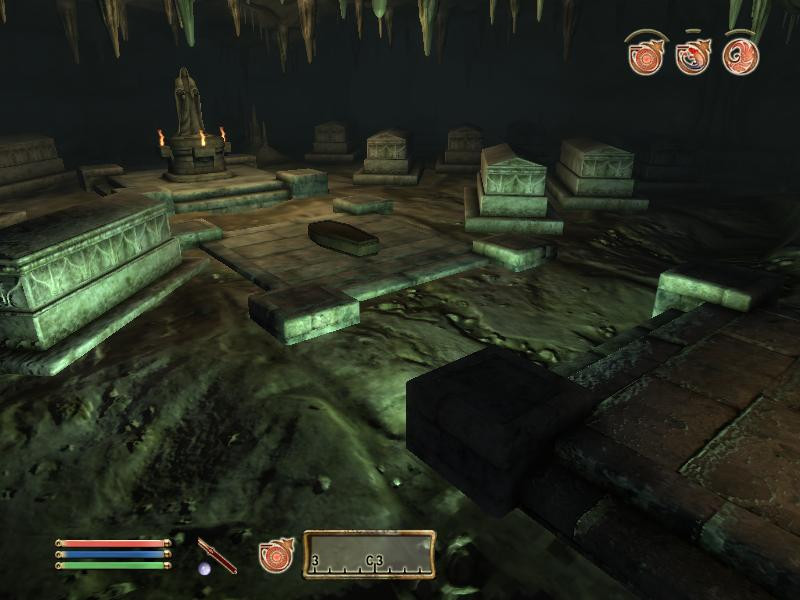800x600 pixels.
Task: Click the equipped weapon icon
Action: pos(217,555)
